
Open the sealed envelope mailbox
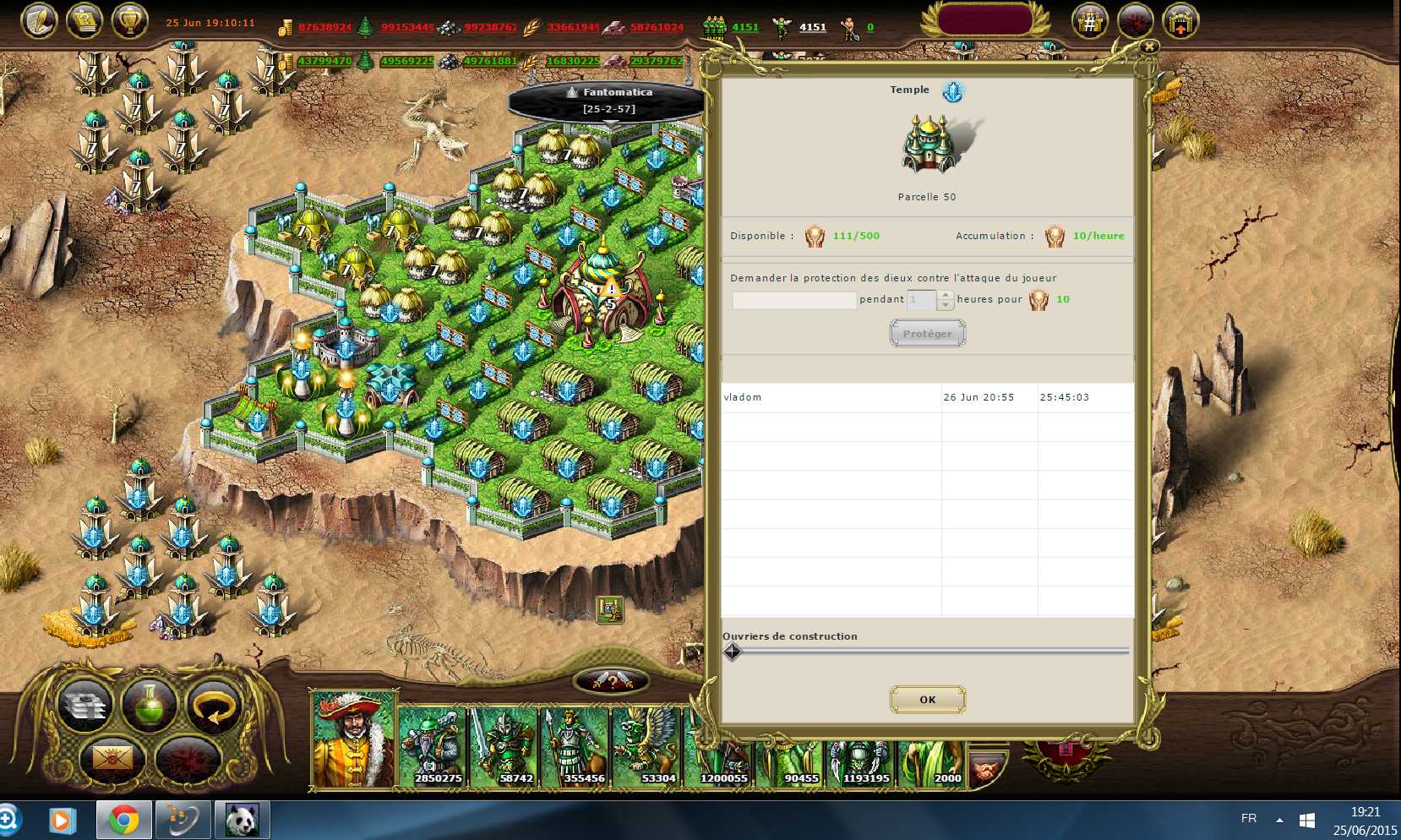112,758
